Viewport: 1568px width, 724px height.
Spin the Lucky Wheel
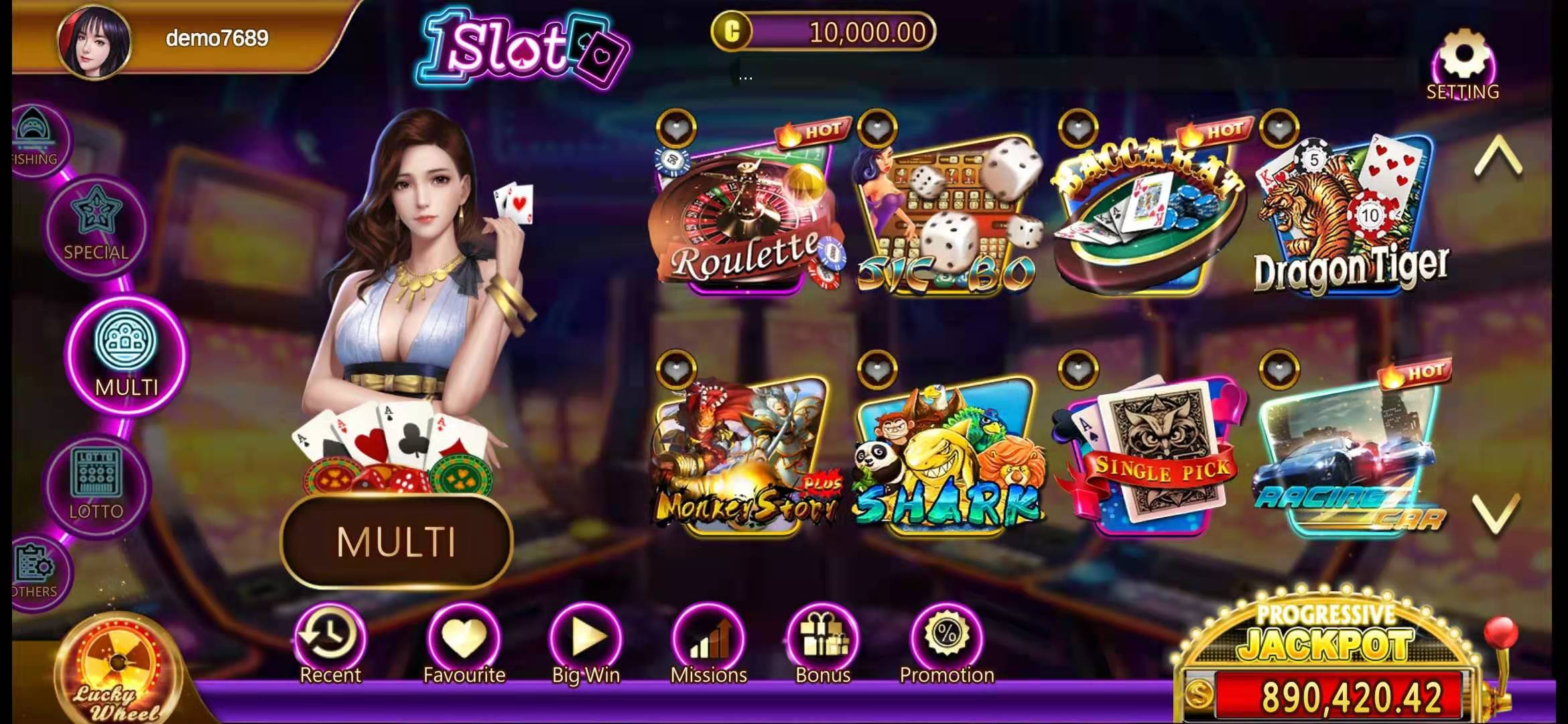tap(117, 674)
